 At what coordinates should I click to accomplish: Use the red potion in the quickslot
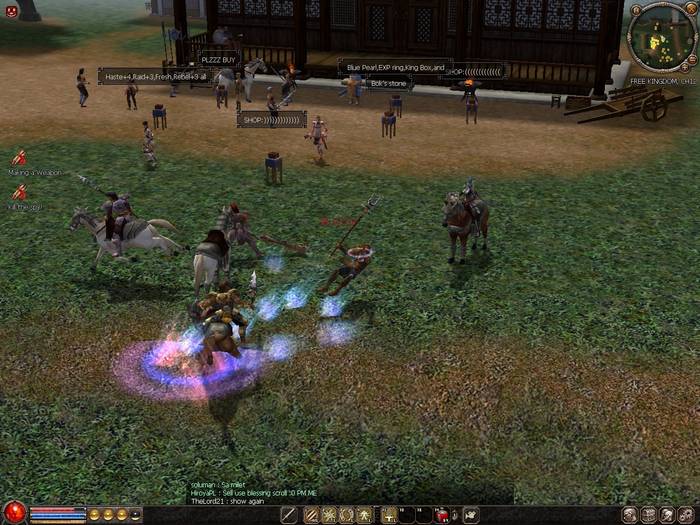442,515
